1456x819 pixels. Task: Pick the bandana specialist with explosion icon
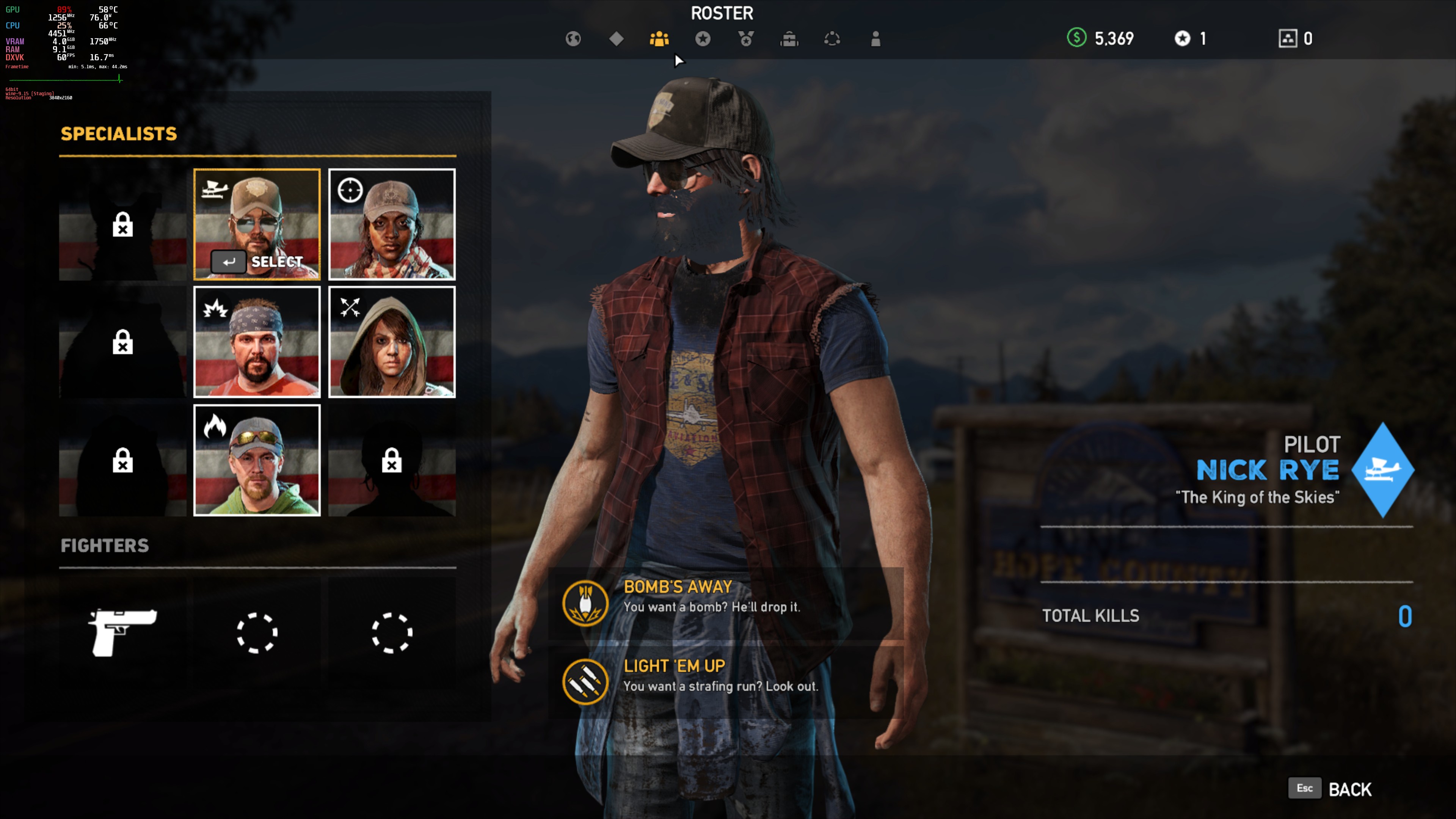[x=257, y=342]
